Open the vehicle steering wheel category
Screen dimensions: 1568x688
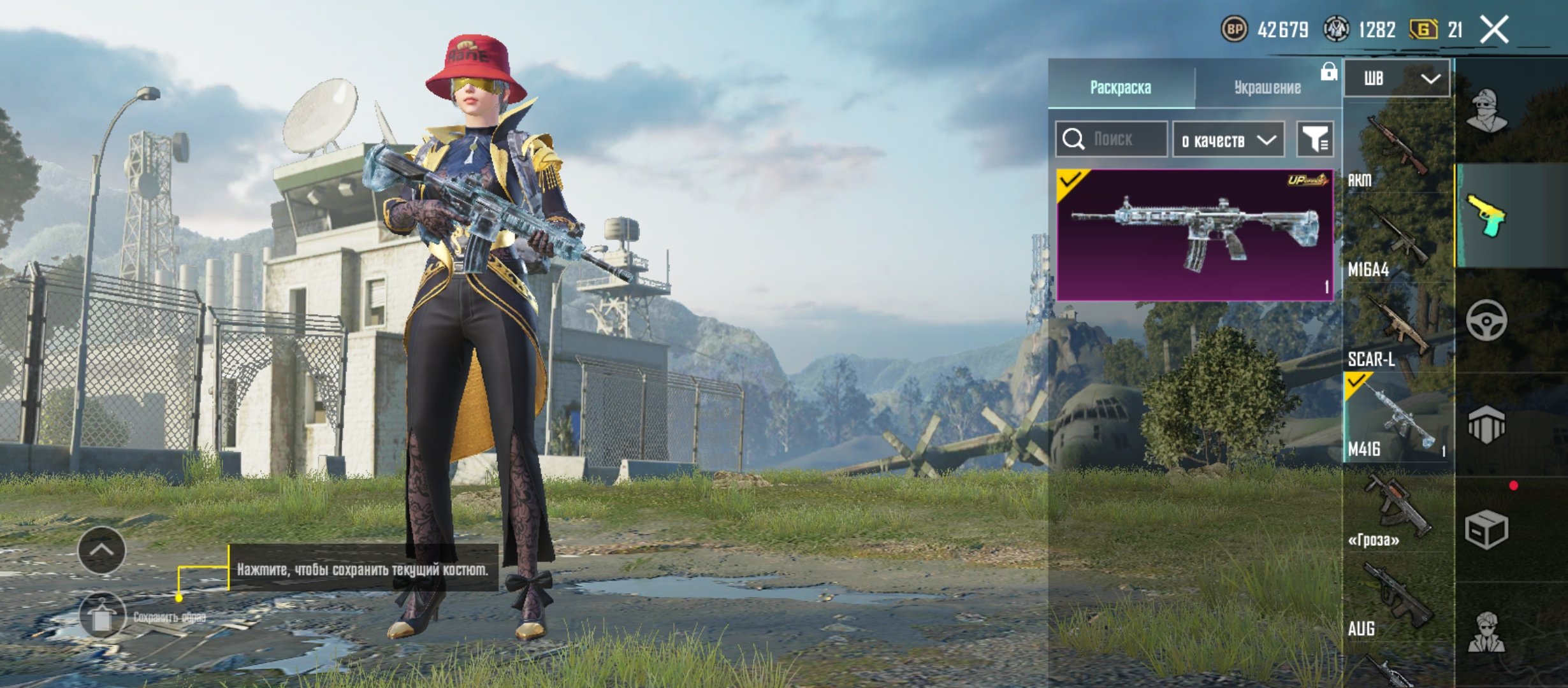1486,320
